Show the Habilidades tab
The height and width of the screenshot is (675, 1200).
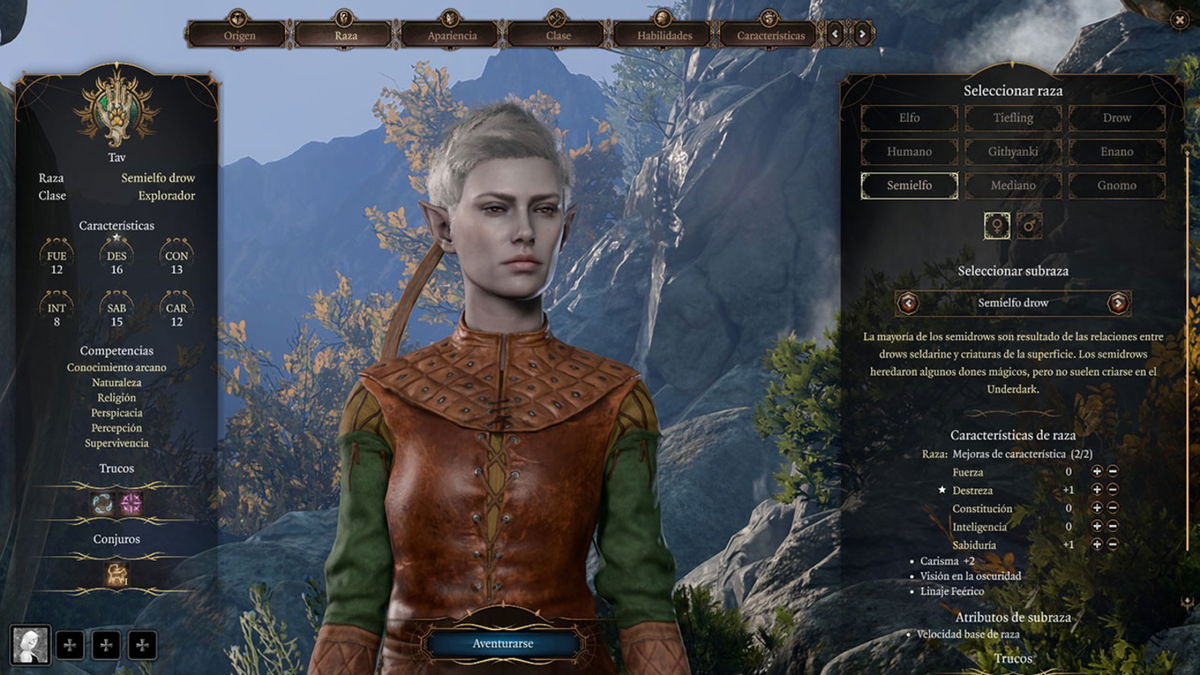[665, 35]
